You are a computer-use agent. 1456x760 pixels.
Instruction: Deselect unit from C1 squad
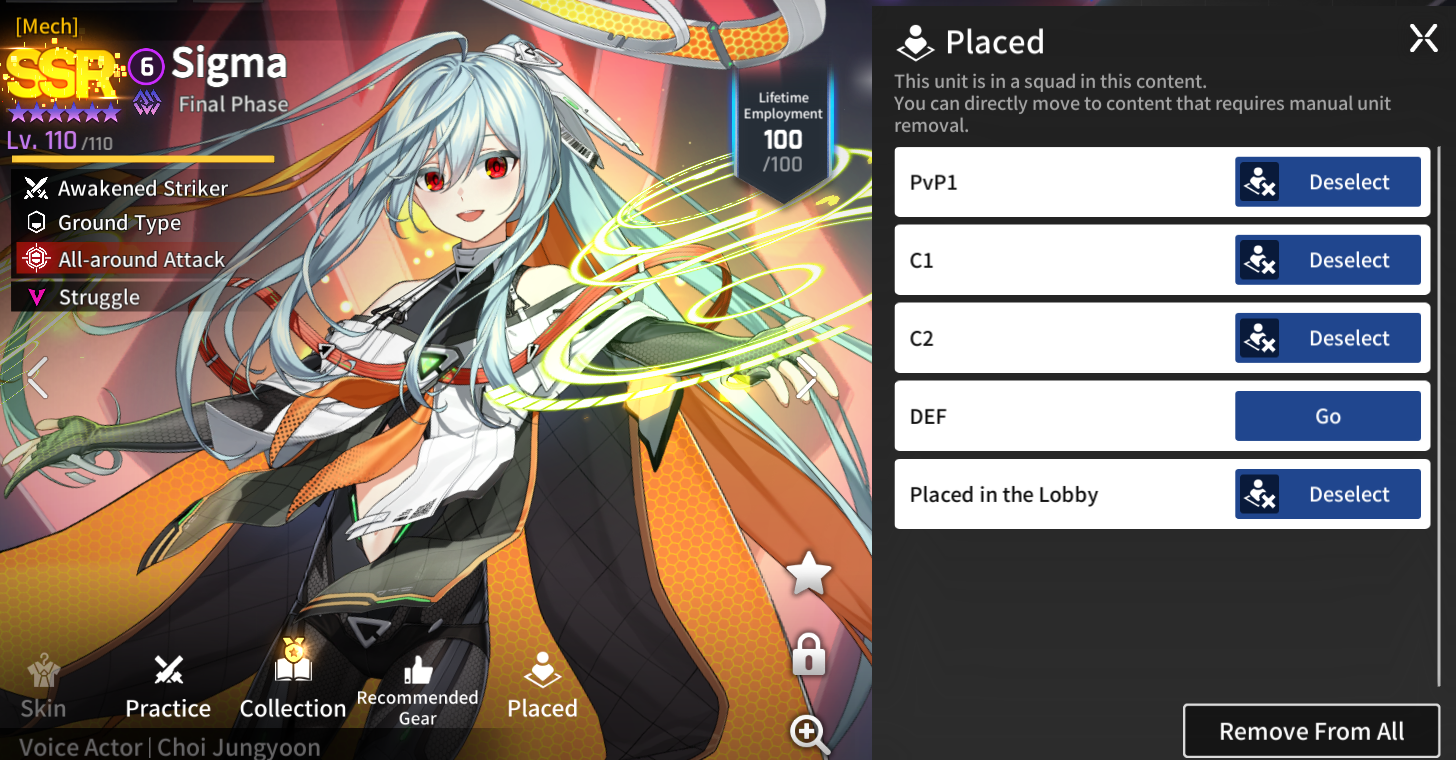coord(1327,260)
